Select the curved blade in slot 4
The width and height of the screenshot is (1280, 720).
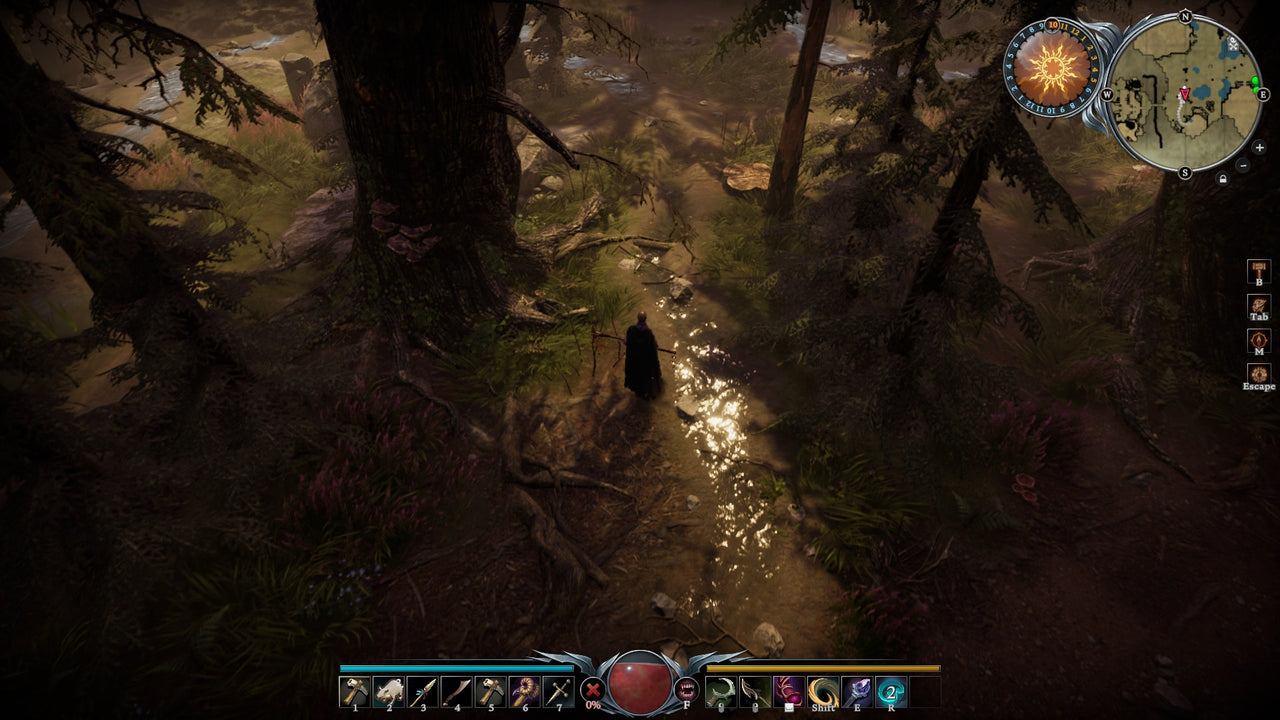[456, 691]
